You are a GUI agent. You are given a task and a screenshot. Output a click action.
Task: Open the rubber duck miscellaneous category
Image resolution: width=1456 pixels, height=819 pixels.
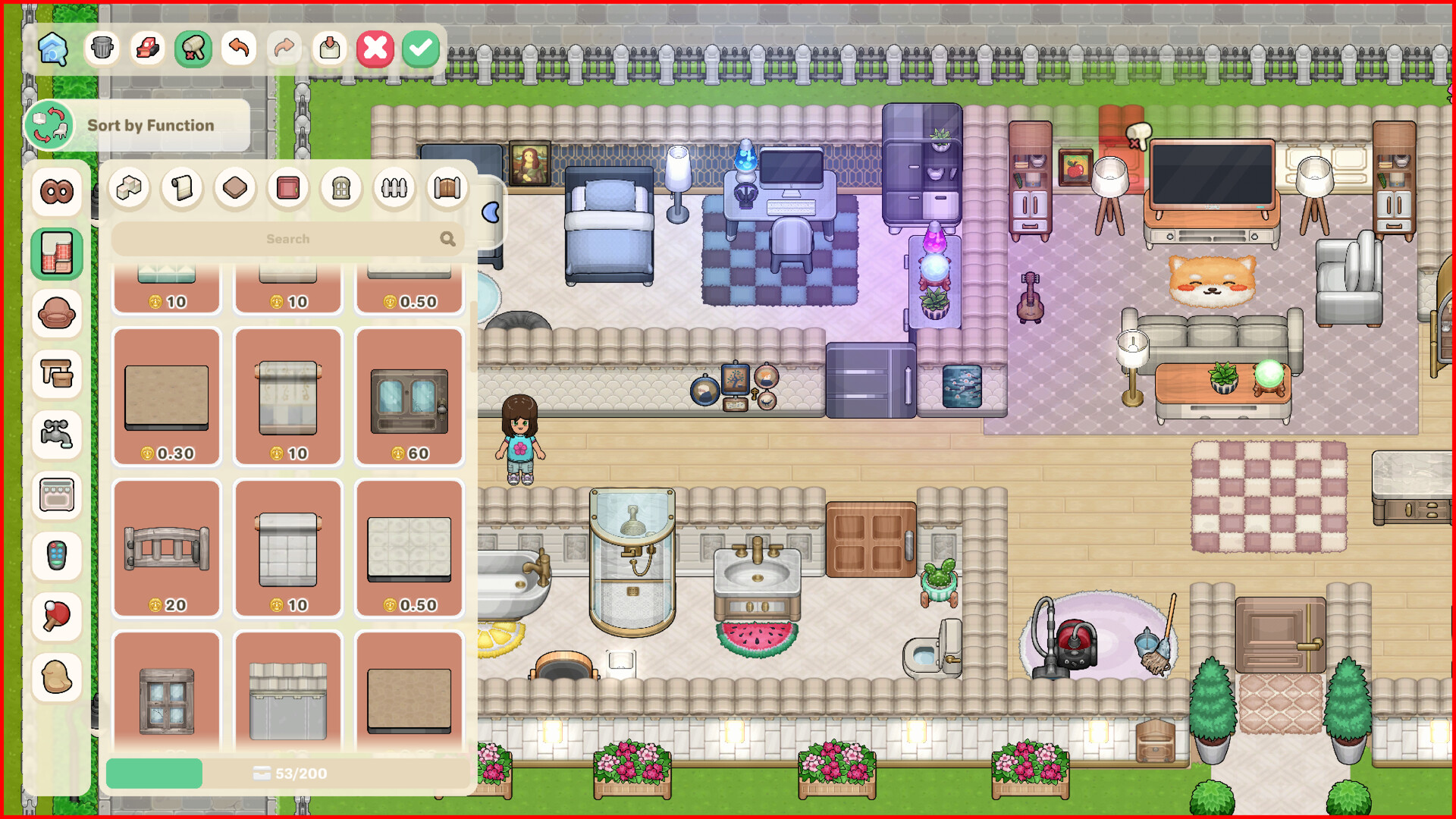[x=57, y=677]
